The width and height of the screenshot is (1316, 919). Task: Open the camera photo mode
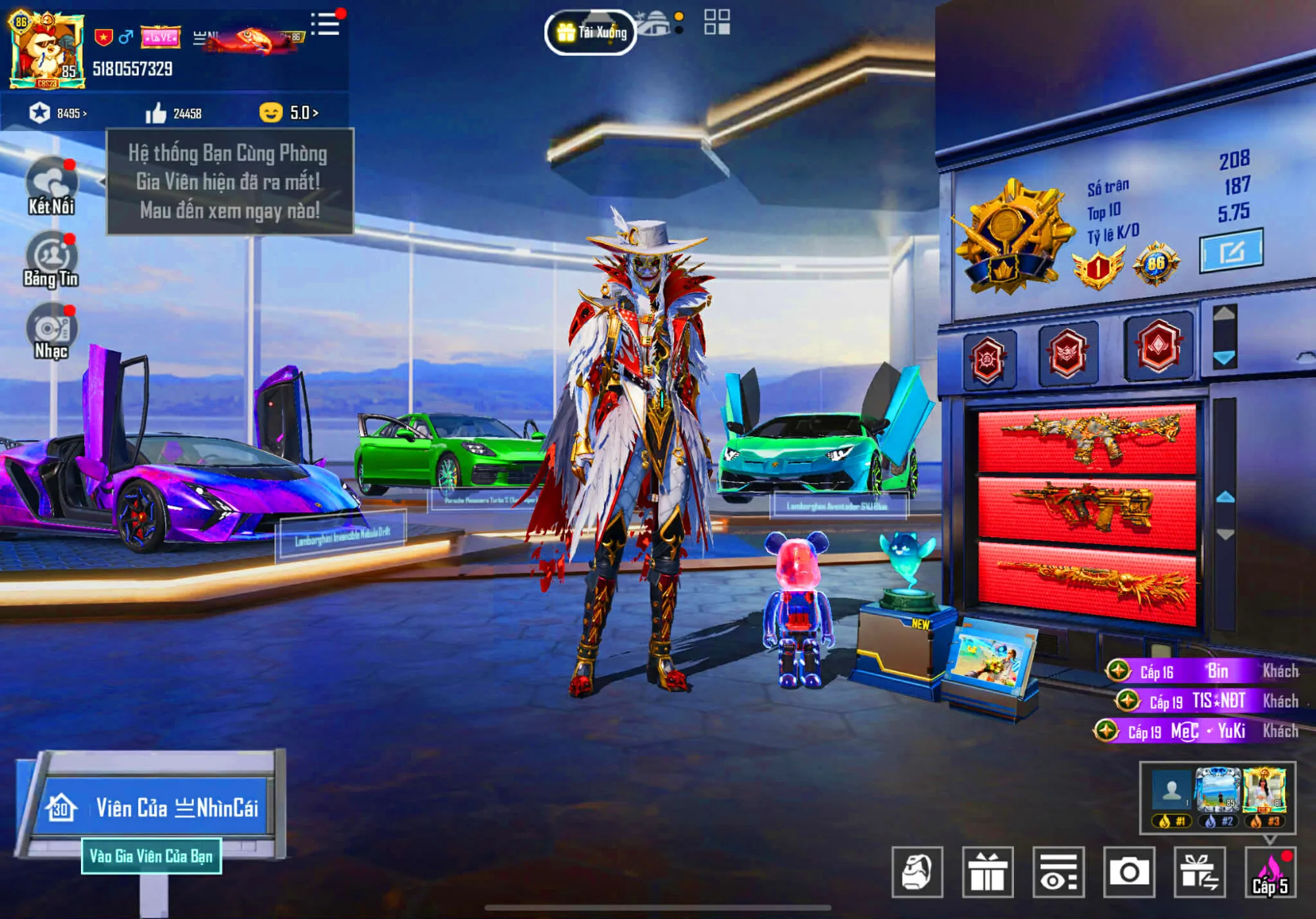(1128, 872)
